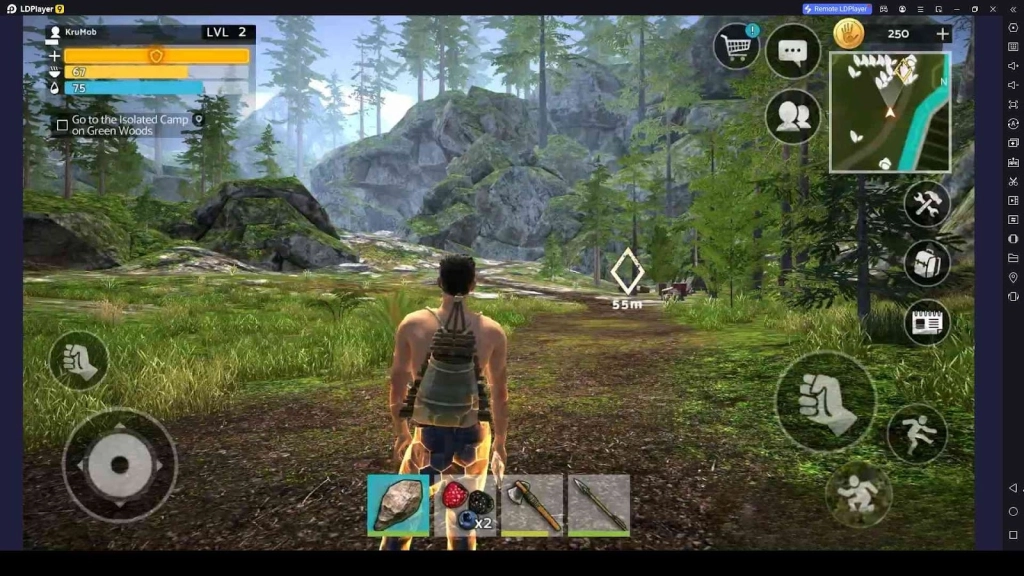Viewport: 1024px width, 576px height.
Task: Toggle the crouch stance button
Action: tap(857, 494)
